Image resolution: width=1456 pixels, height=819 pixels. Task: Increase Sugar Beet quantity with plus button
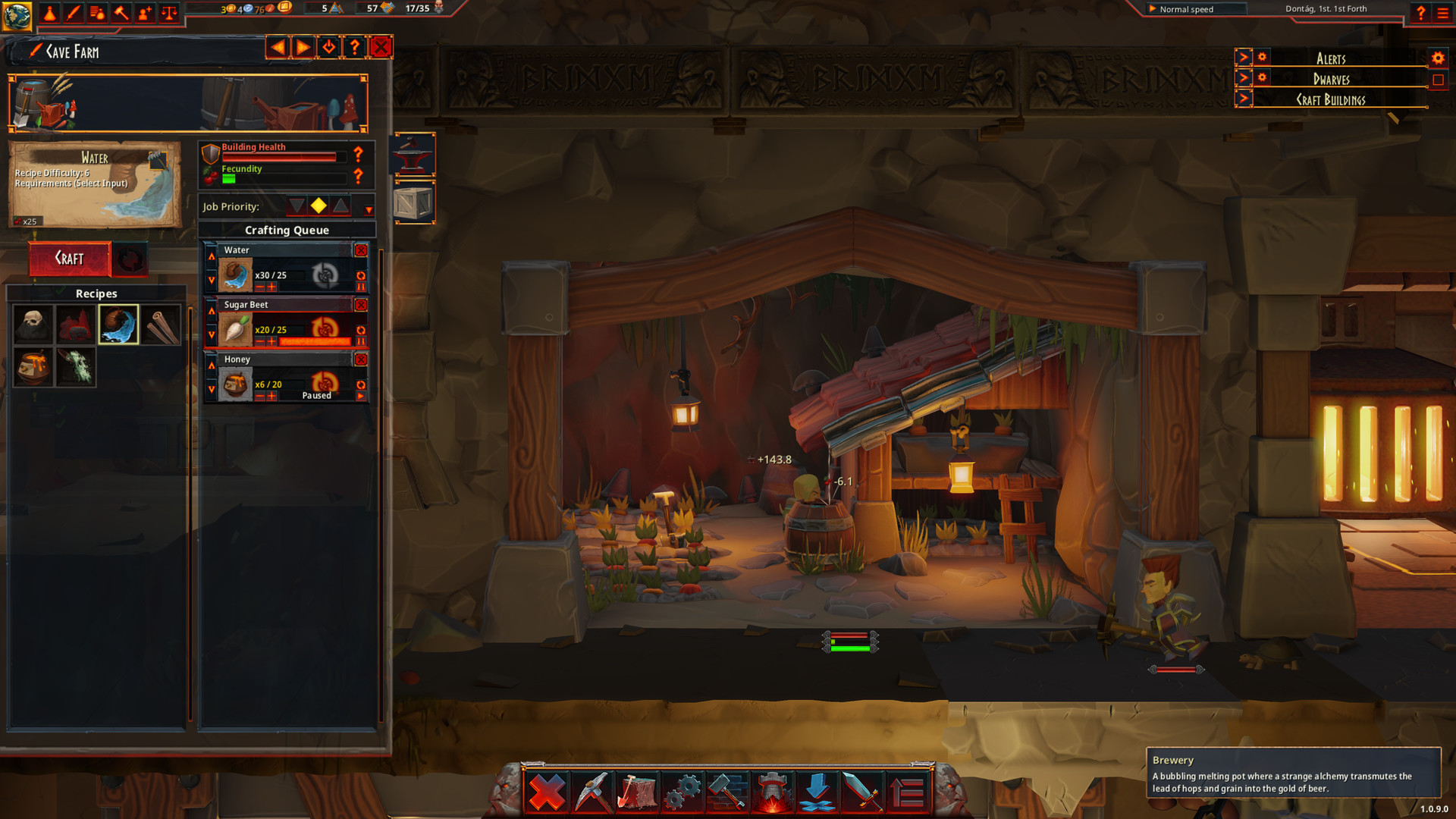click(271, 340)
